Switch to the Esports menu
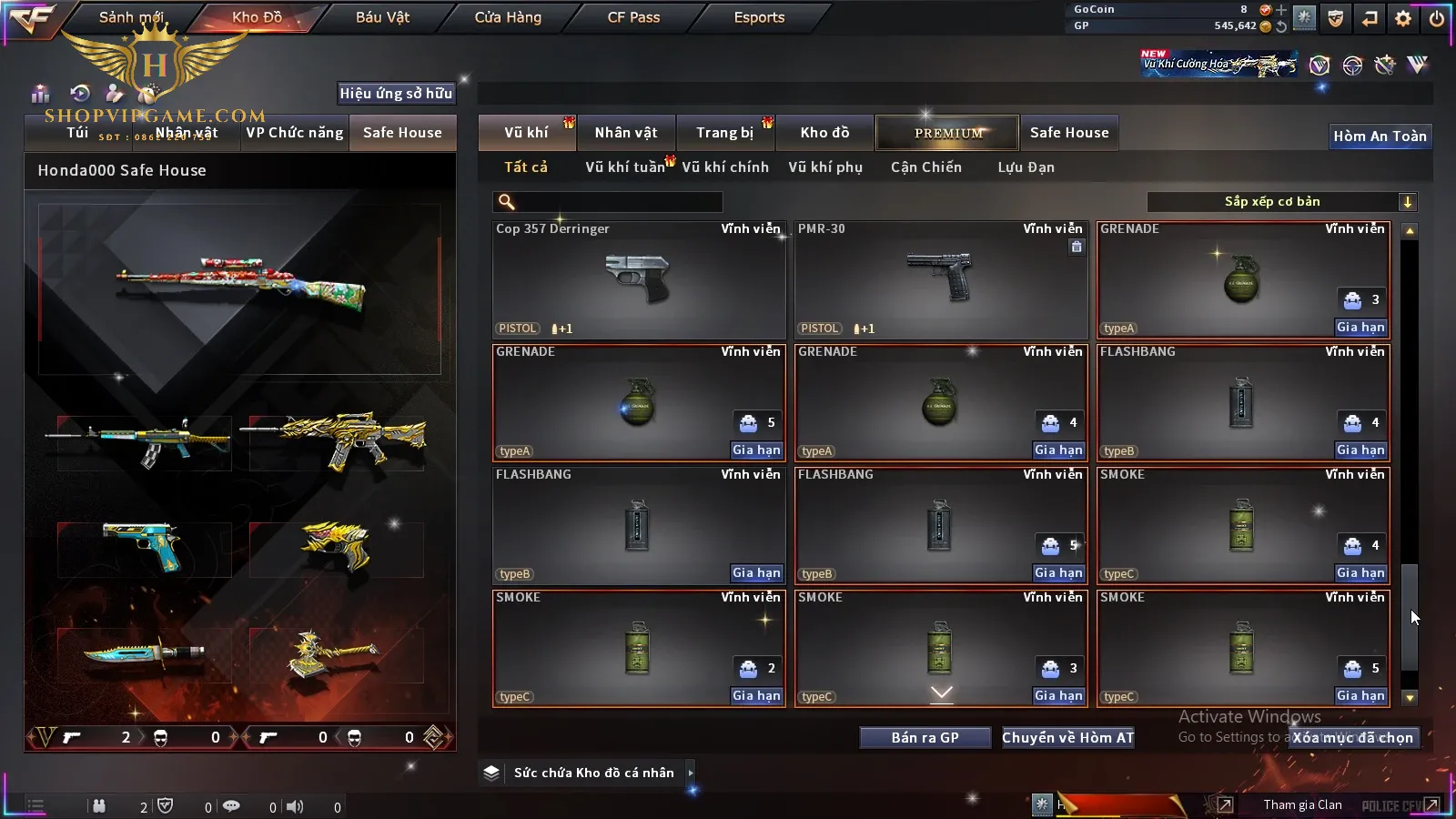The height and width of the screenshot is (819, 1456). tap(759, 17)
